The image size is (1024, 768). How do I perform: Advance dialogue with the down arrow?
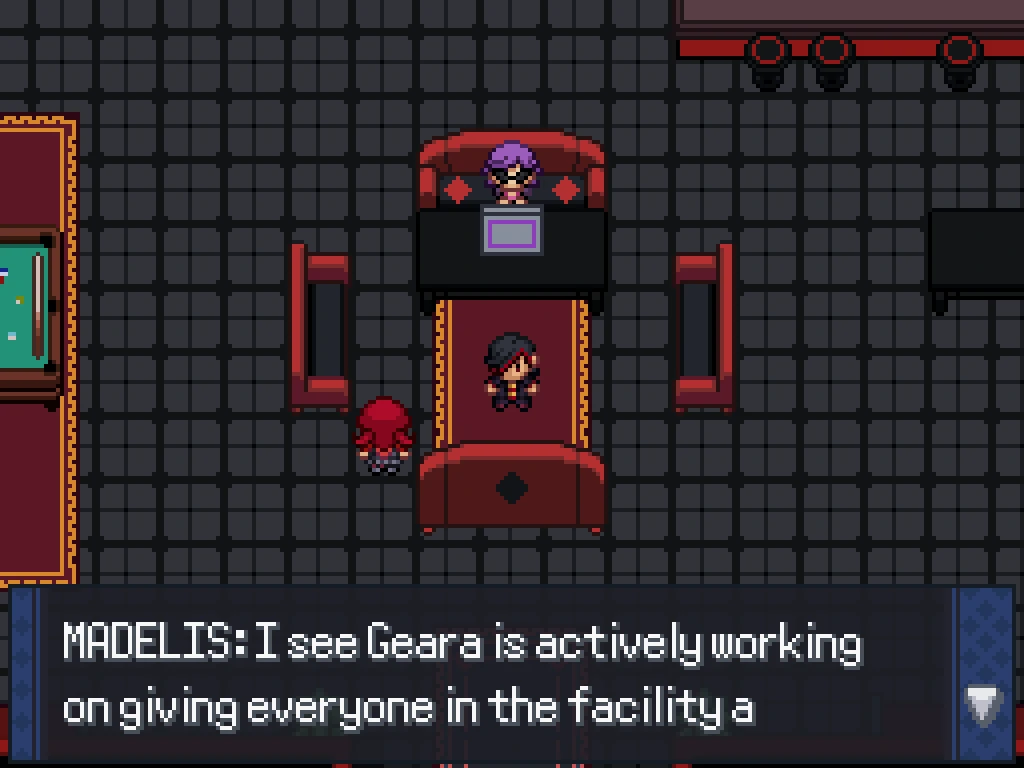pos(983,705)
